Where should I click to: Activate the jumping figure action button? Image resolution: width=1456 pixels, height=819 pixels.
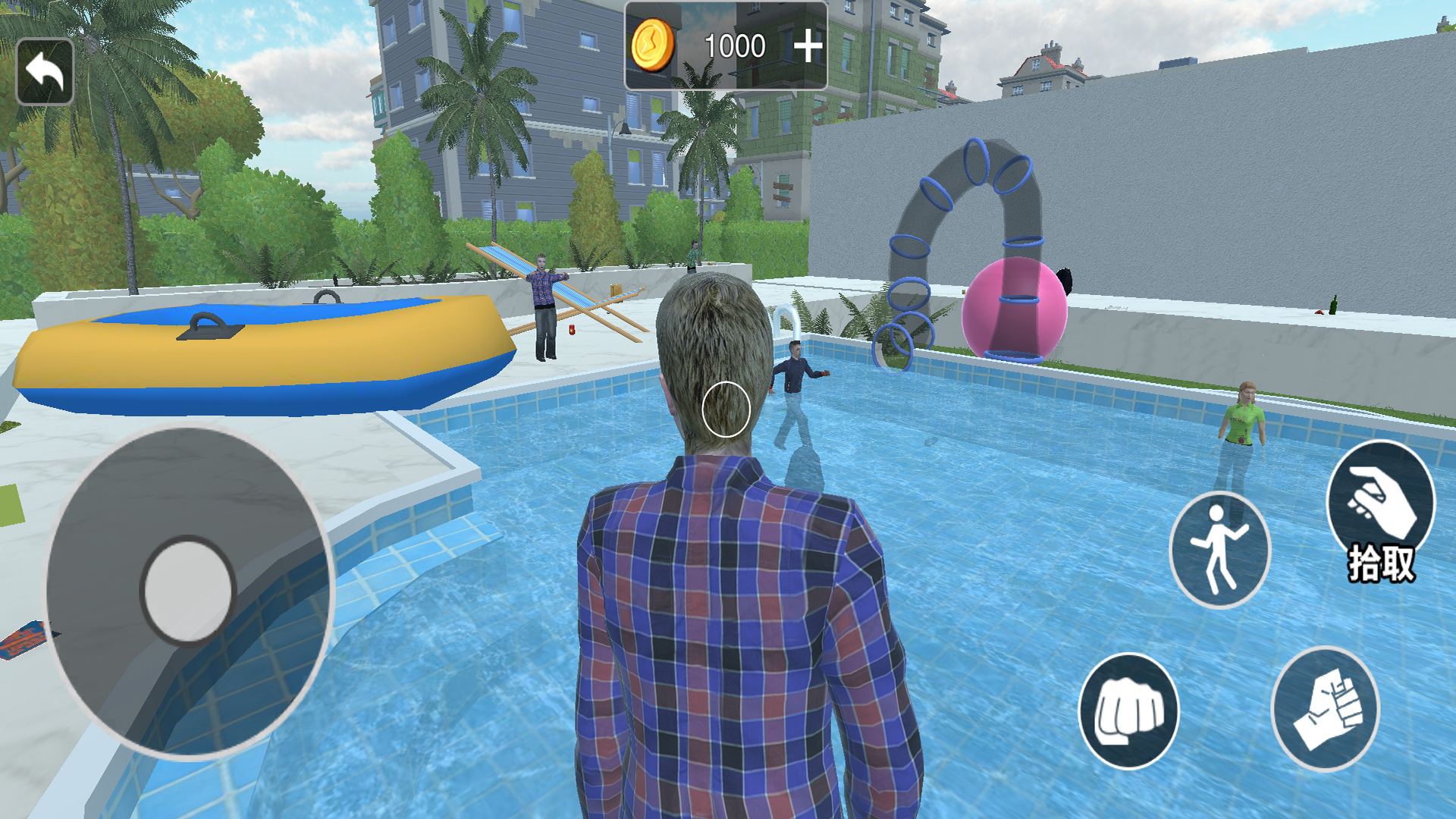point(1219,549)
